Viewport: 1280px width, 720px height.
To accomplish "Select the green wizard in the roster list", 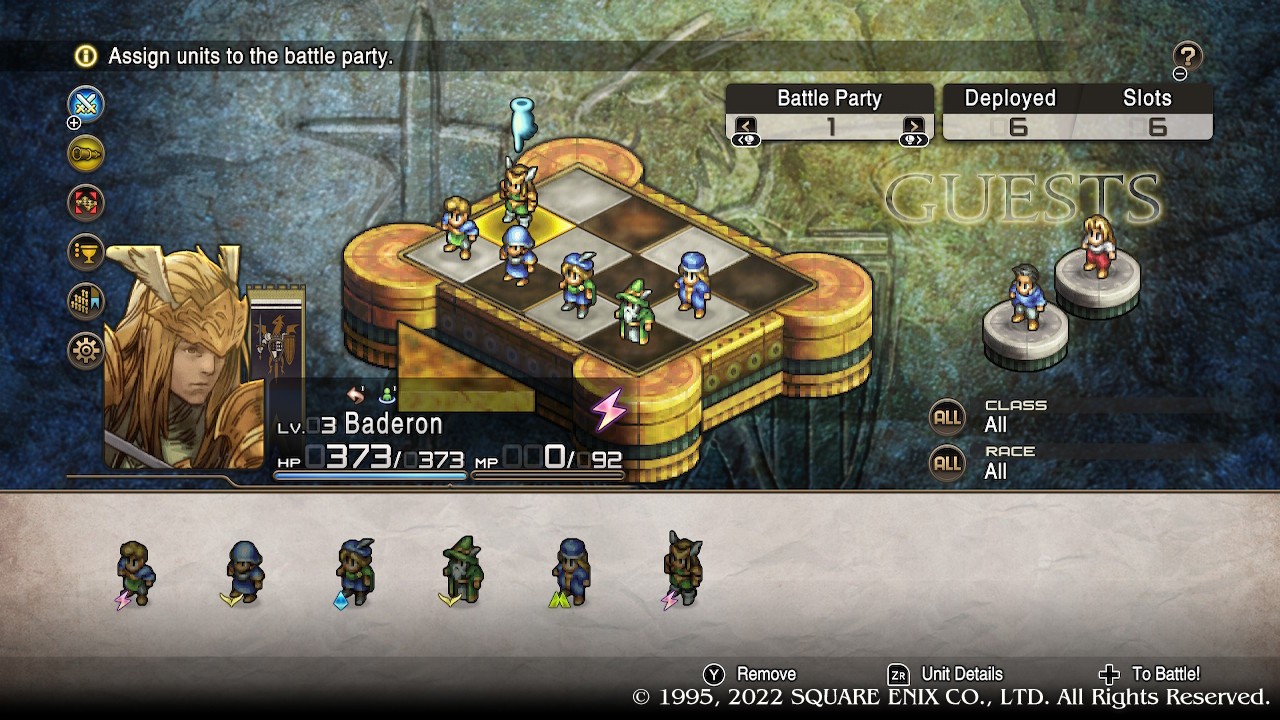I will click(462, 571).
